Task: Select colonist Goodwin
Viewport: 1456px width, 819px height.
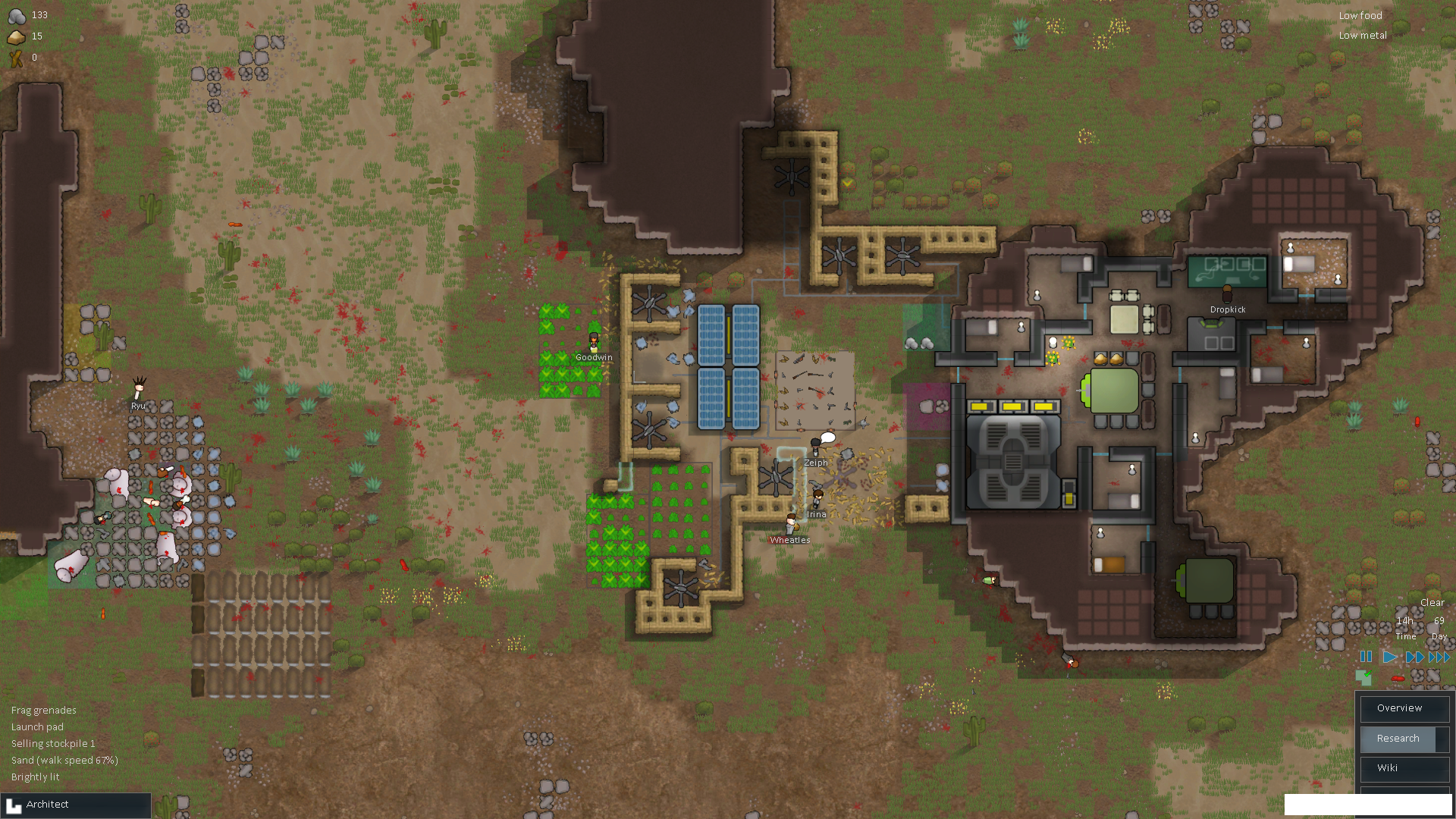Action: (x=593, y=341)
